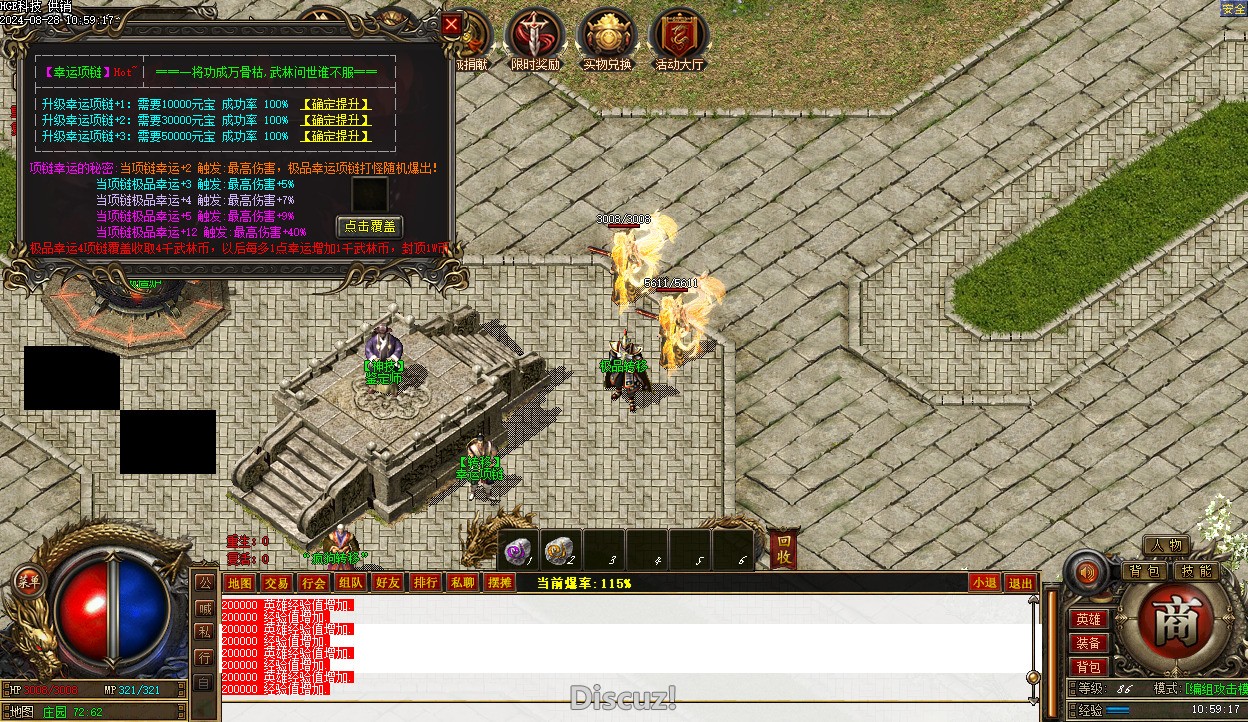This screenshot has height=722, width=1248.
Task: Click the 点击覆盖 button
Action: coord(369,226)
